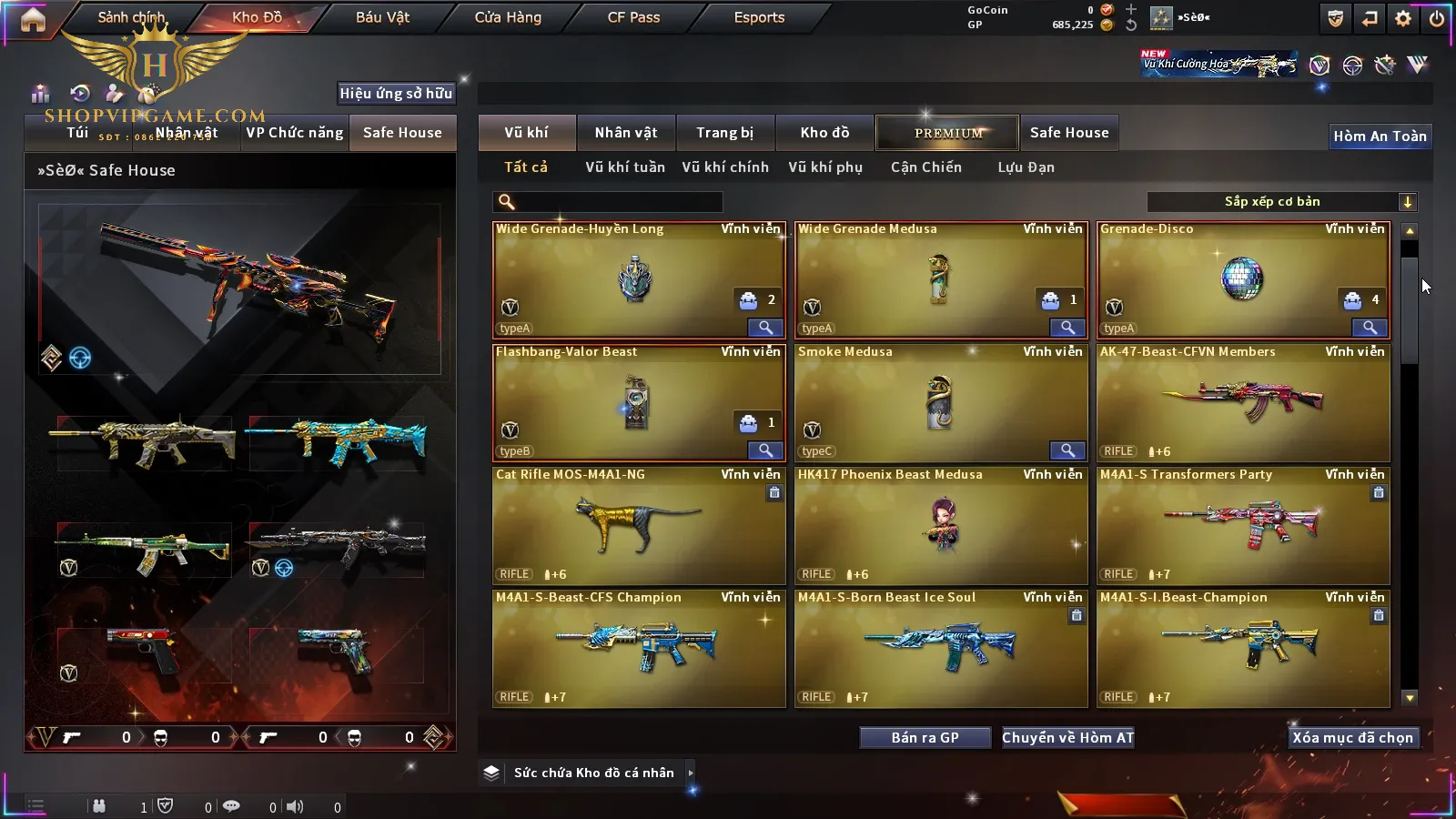
Task: Filter by Vũ khí chính
Action: [x=725, y=167]
